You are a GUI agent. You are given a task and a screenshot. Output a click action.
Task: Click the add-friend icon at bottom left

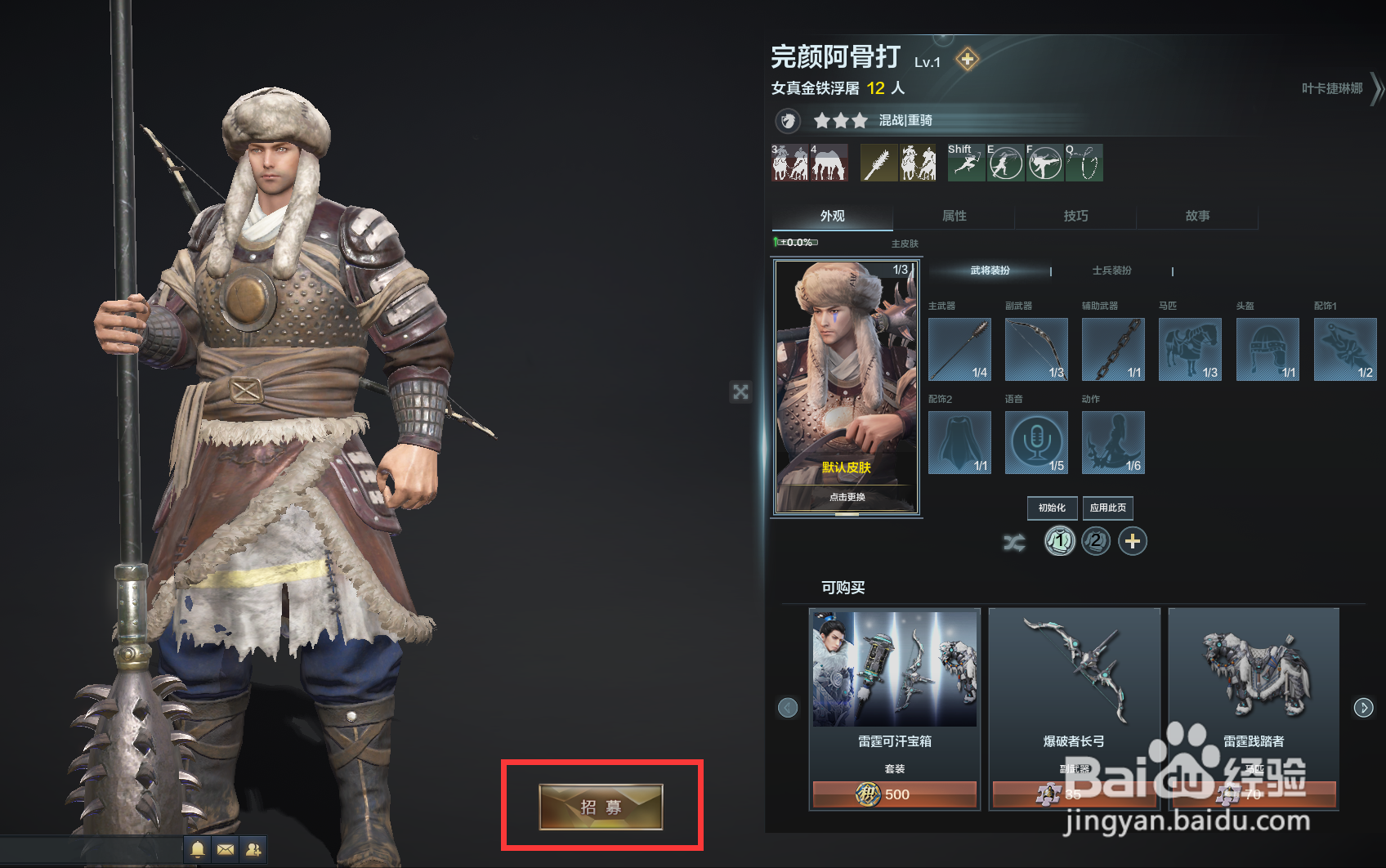(253, 850)
